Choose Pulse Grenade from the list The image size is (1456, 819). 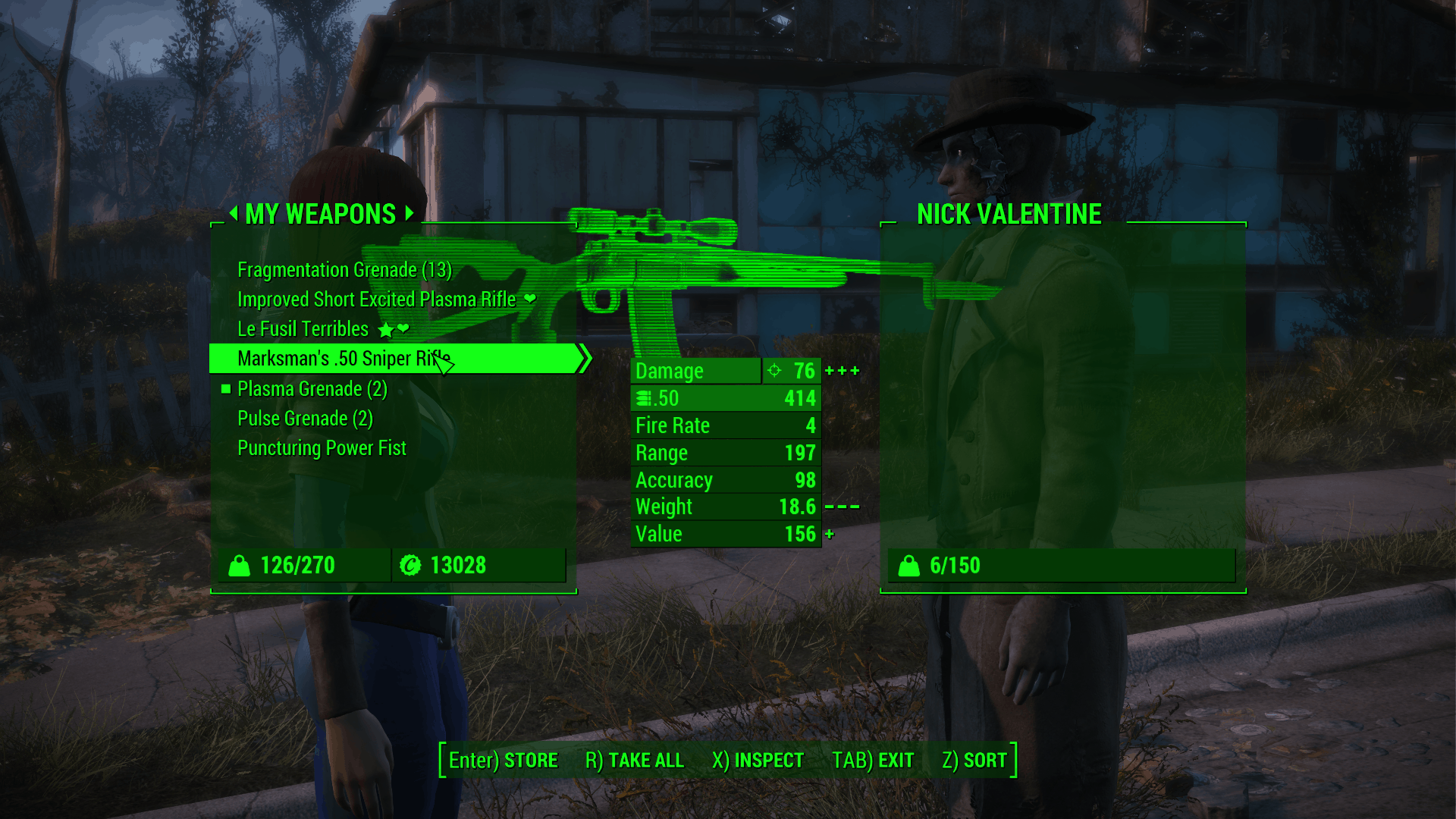(x=305, y=419)
